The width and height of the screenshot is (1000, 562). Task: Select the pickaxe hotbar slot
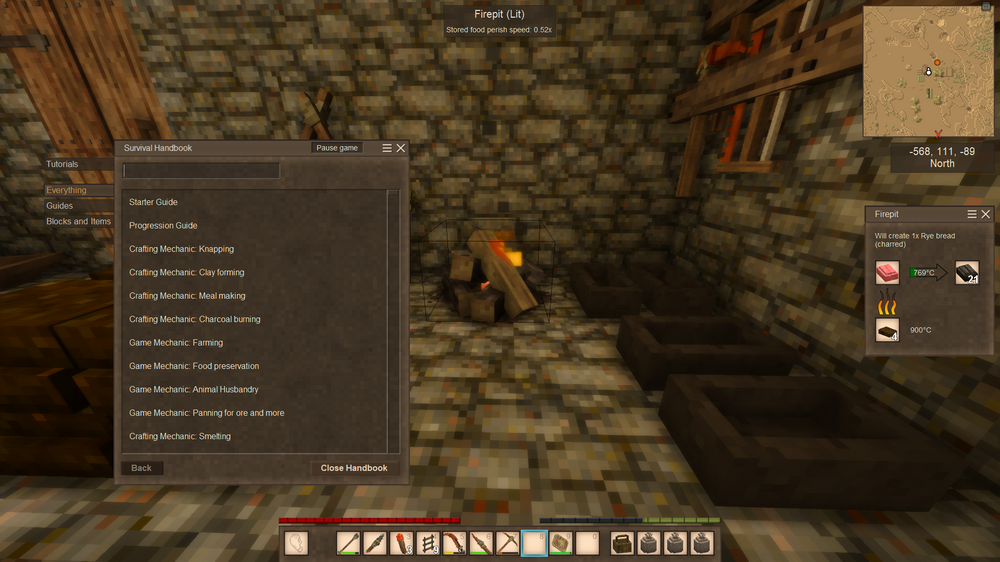507,543
